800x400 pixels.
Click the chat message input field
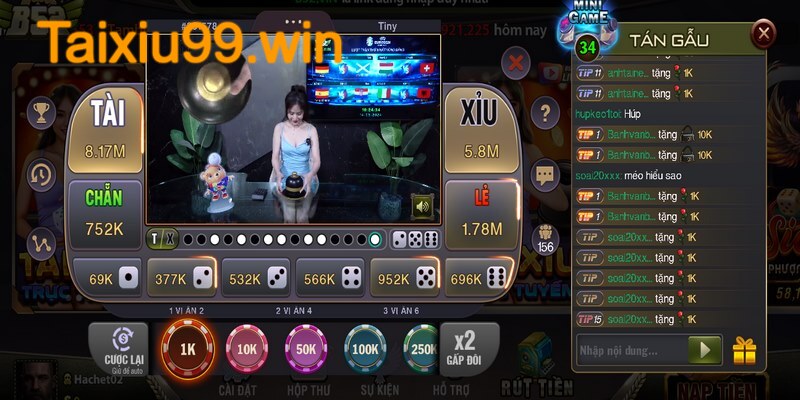(x=632, y=351)
